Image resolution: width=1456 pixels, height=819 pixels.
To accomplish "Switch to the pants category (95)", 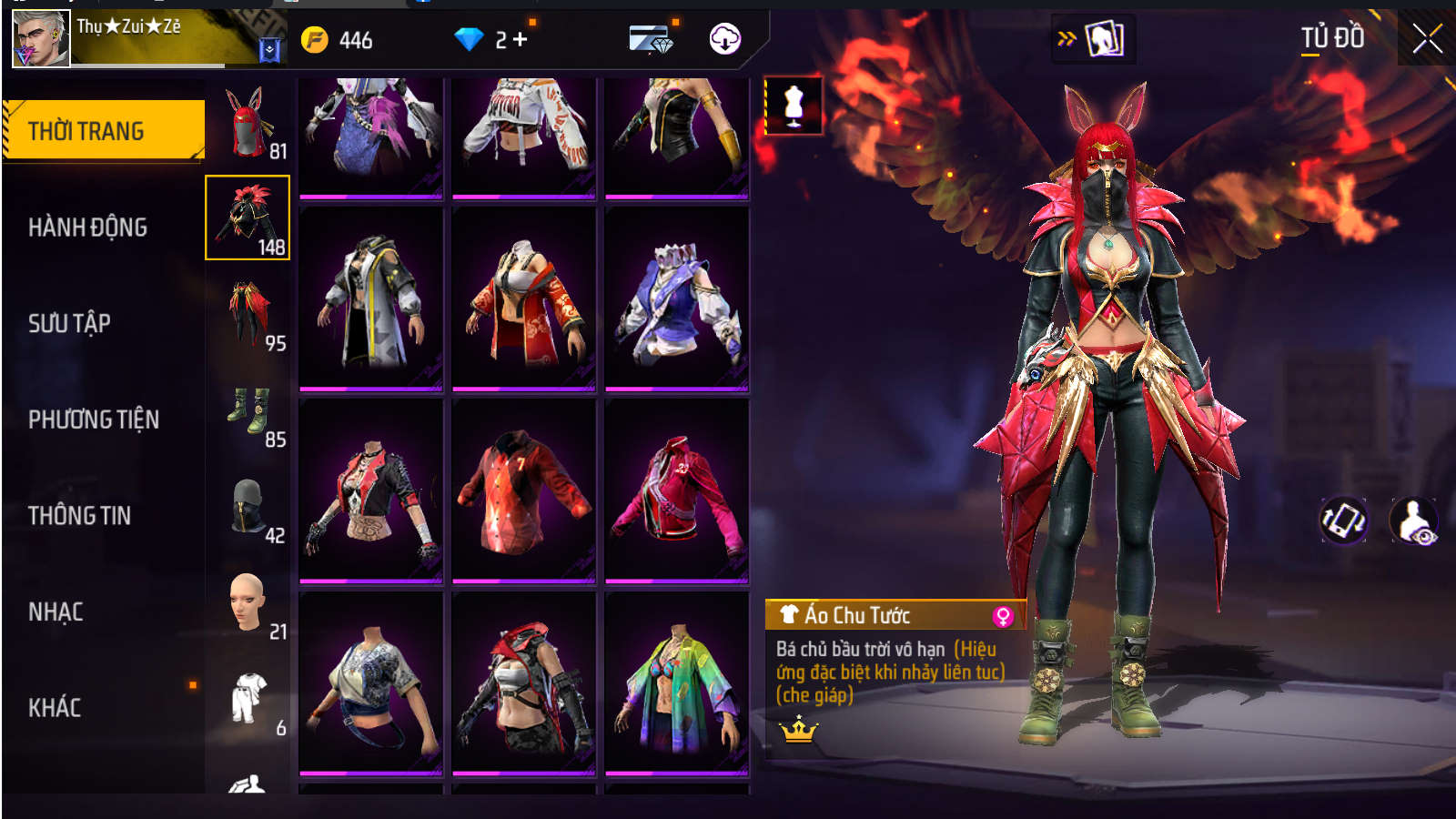I will pyautogui.click(x=248, y=314).
